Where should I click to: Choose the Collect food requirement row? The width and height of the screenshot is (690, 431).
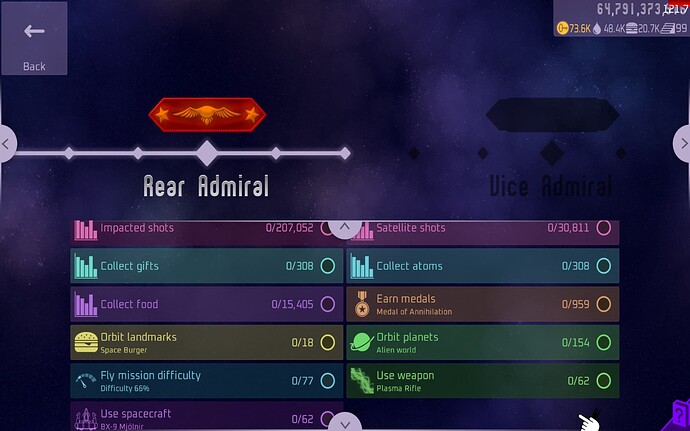[x=205, y=304]
